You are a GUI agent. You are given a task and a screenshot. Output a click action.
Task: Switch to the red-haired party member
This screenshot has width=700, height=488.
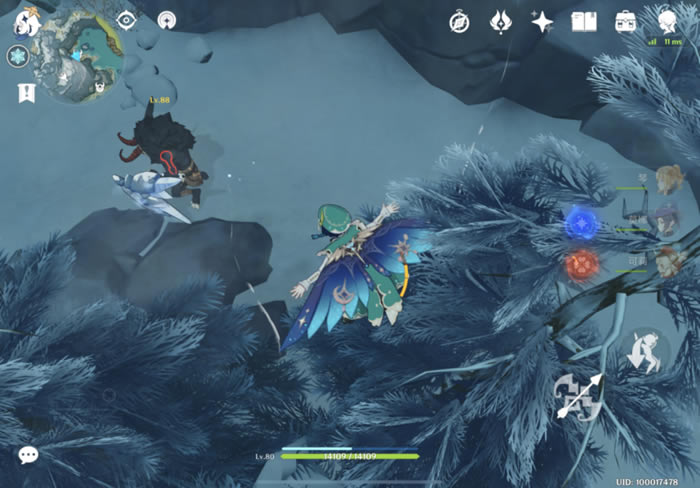click(x=668, y=260)
